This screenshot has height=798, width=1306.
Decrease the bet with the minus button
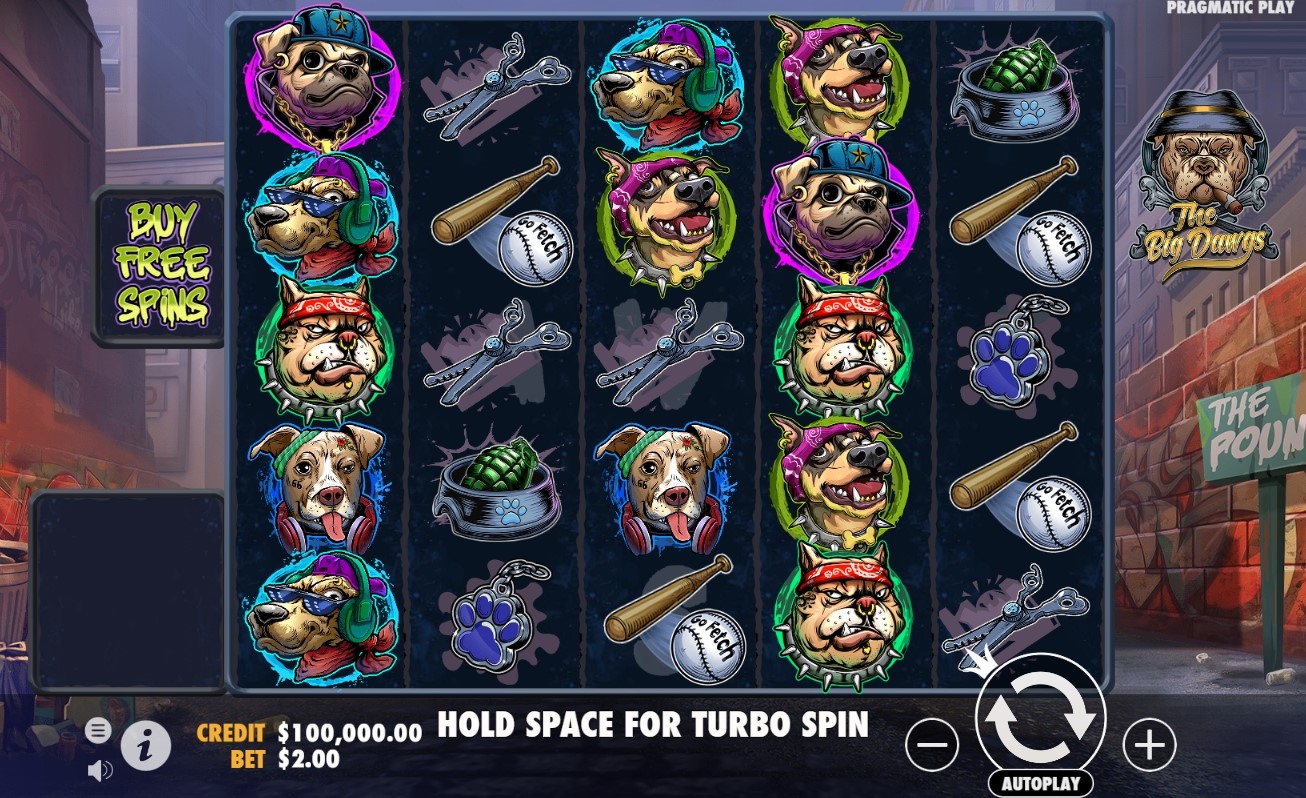click(931, 745)
